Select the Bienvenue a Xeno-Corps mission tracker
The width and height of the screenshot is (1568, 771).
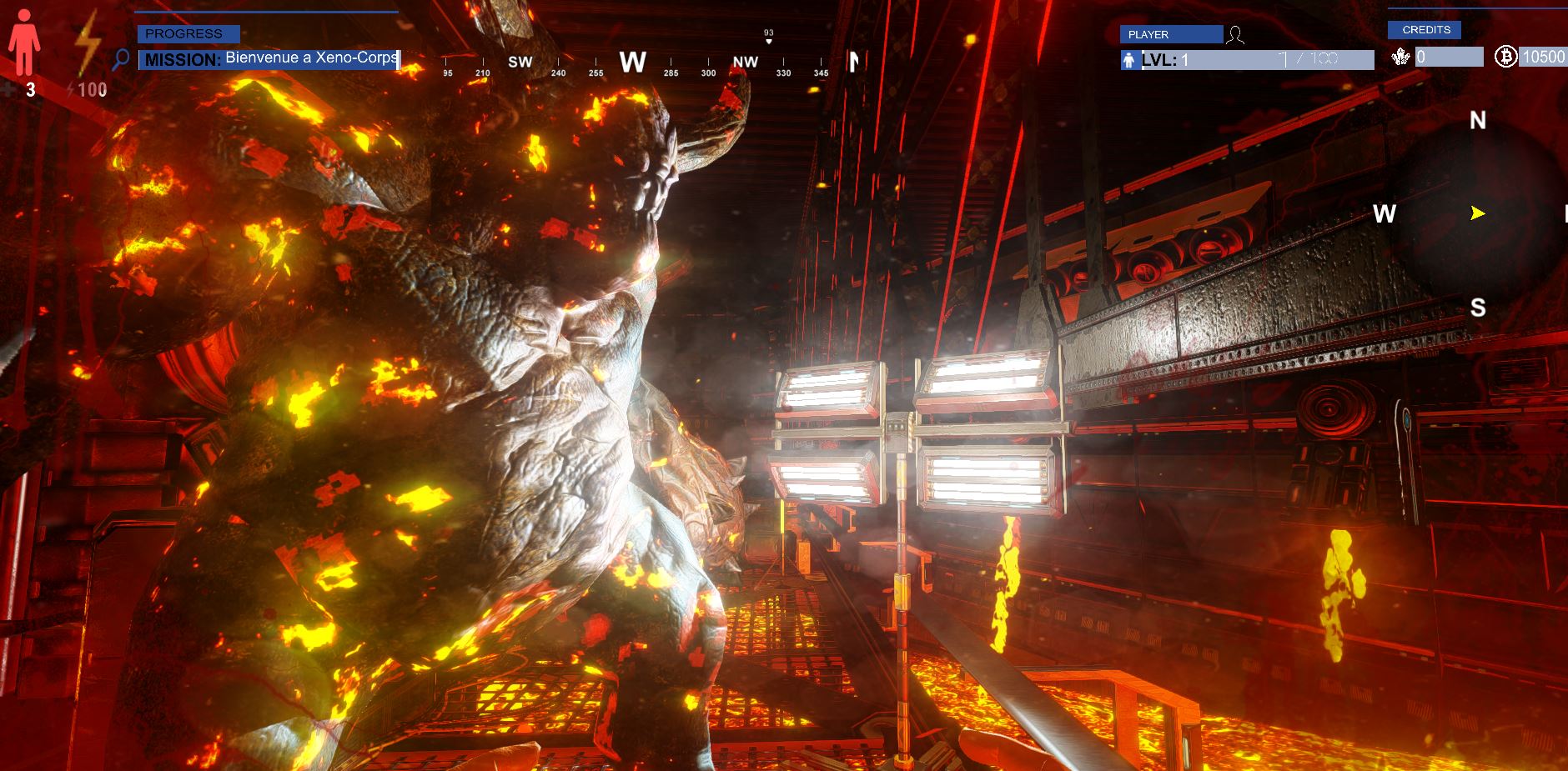click(x=269, y=59)
